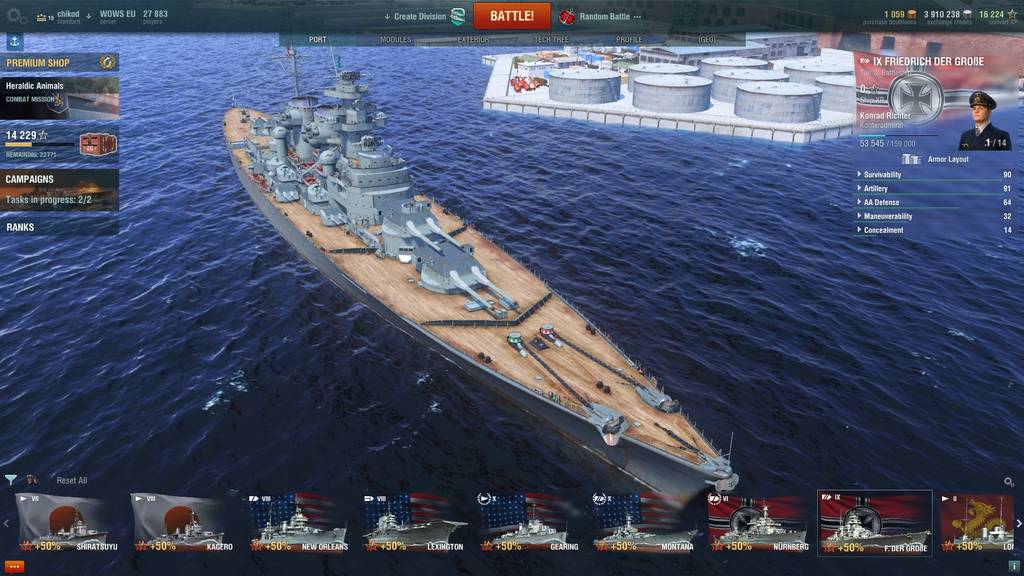1024x576 pixels.
Task: Reset All carousel filters
Action: point(71,481)
